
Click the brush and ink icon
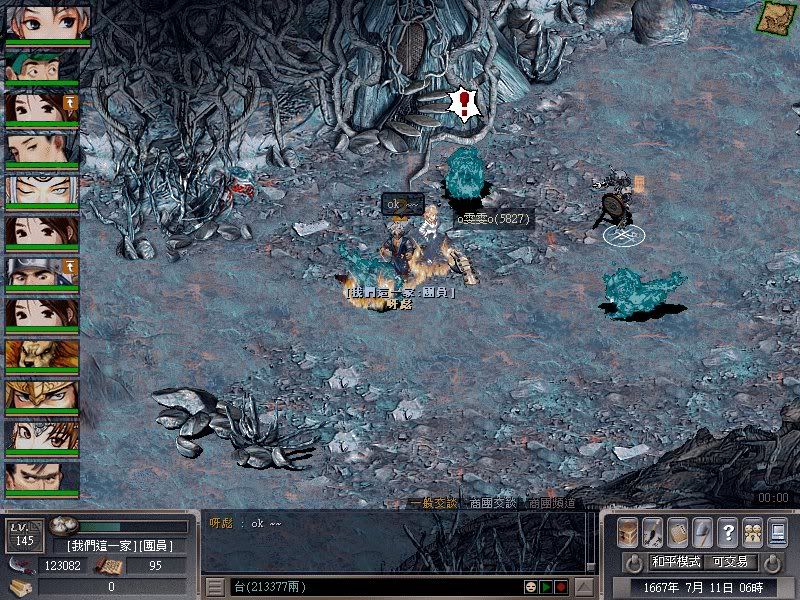pyautogui.click(x=652, y=532)
